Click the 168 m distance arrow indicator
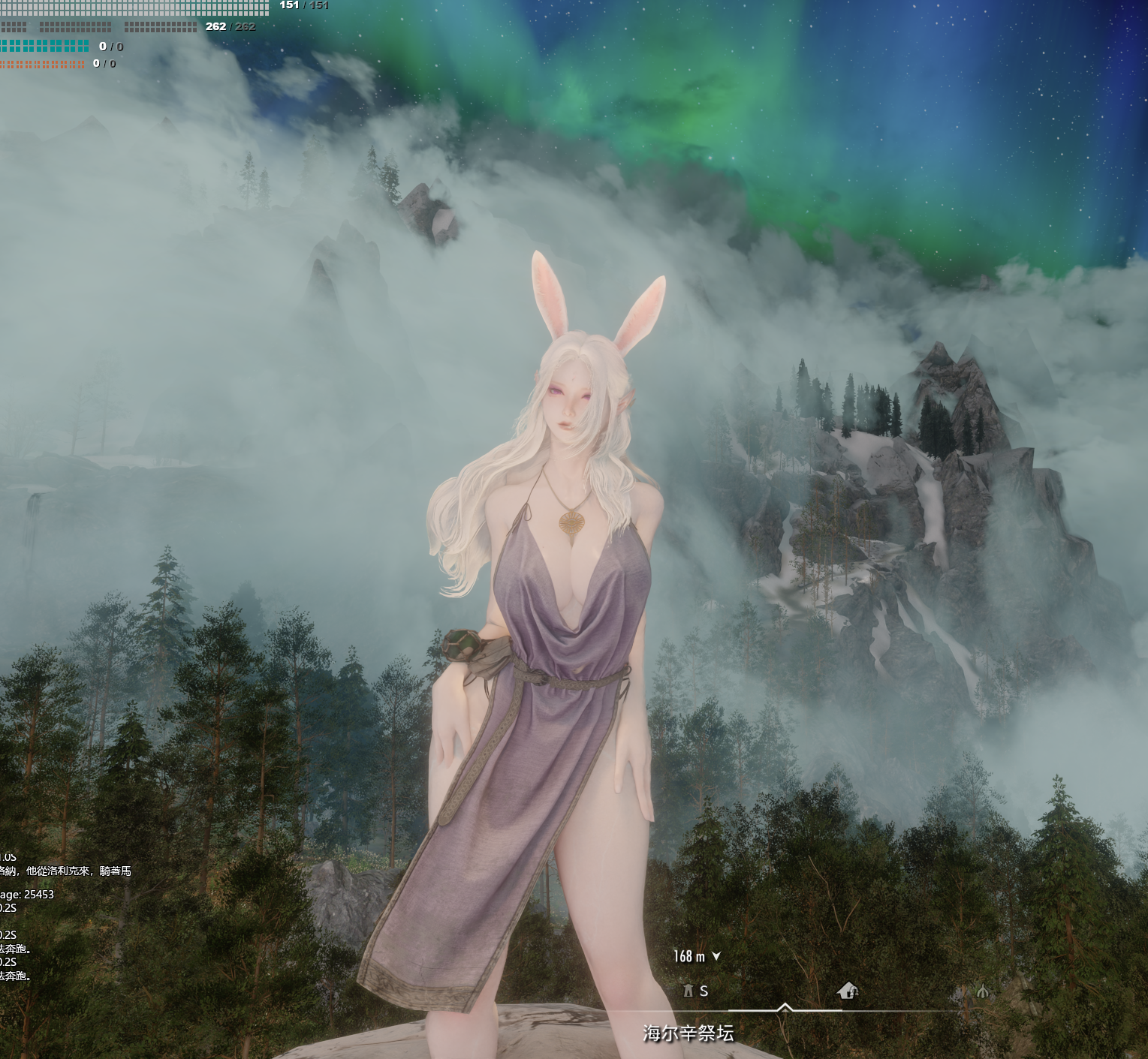Viewport: 1148px width, 1059px height. pos(716,956)
